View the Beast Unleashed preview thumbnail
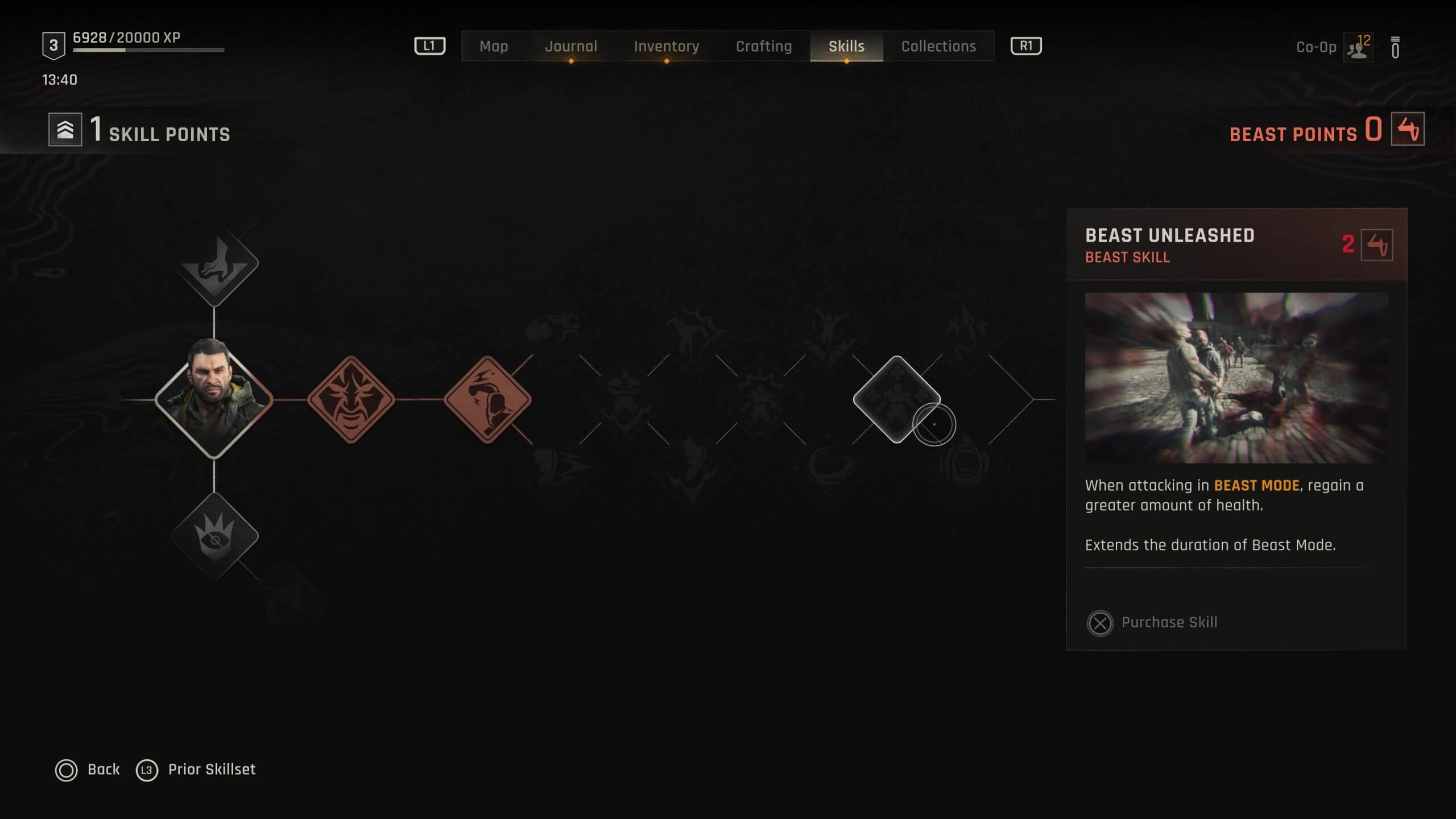The height and width of the screenshot is (819, 1456). pos(1236,378)
